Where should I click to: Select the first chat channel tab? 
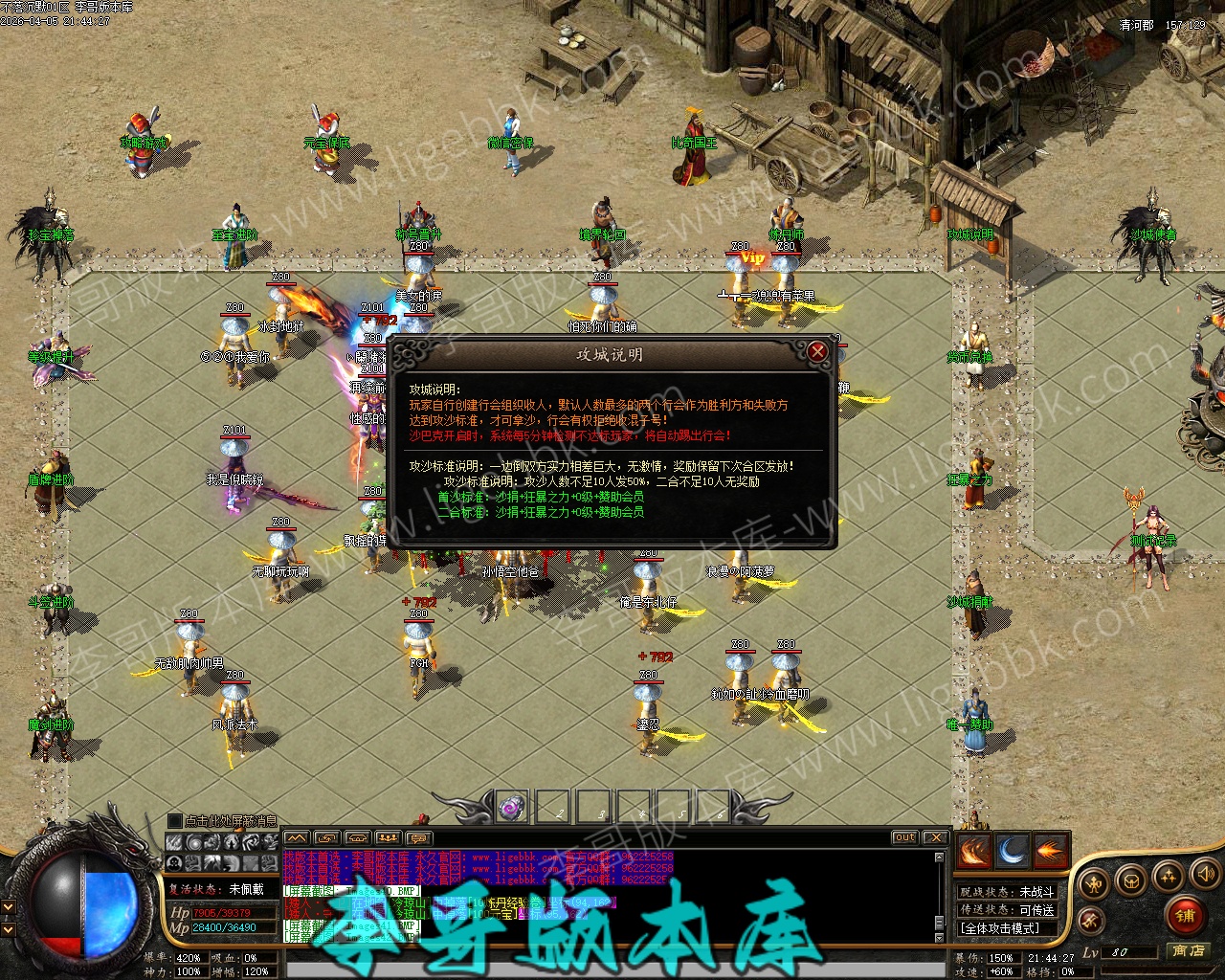(x=297, y=838)
